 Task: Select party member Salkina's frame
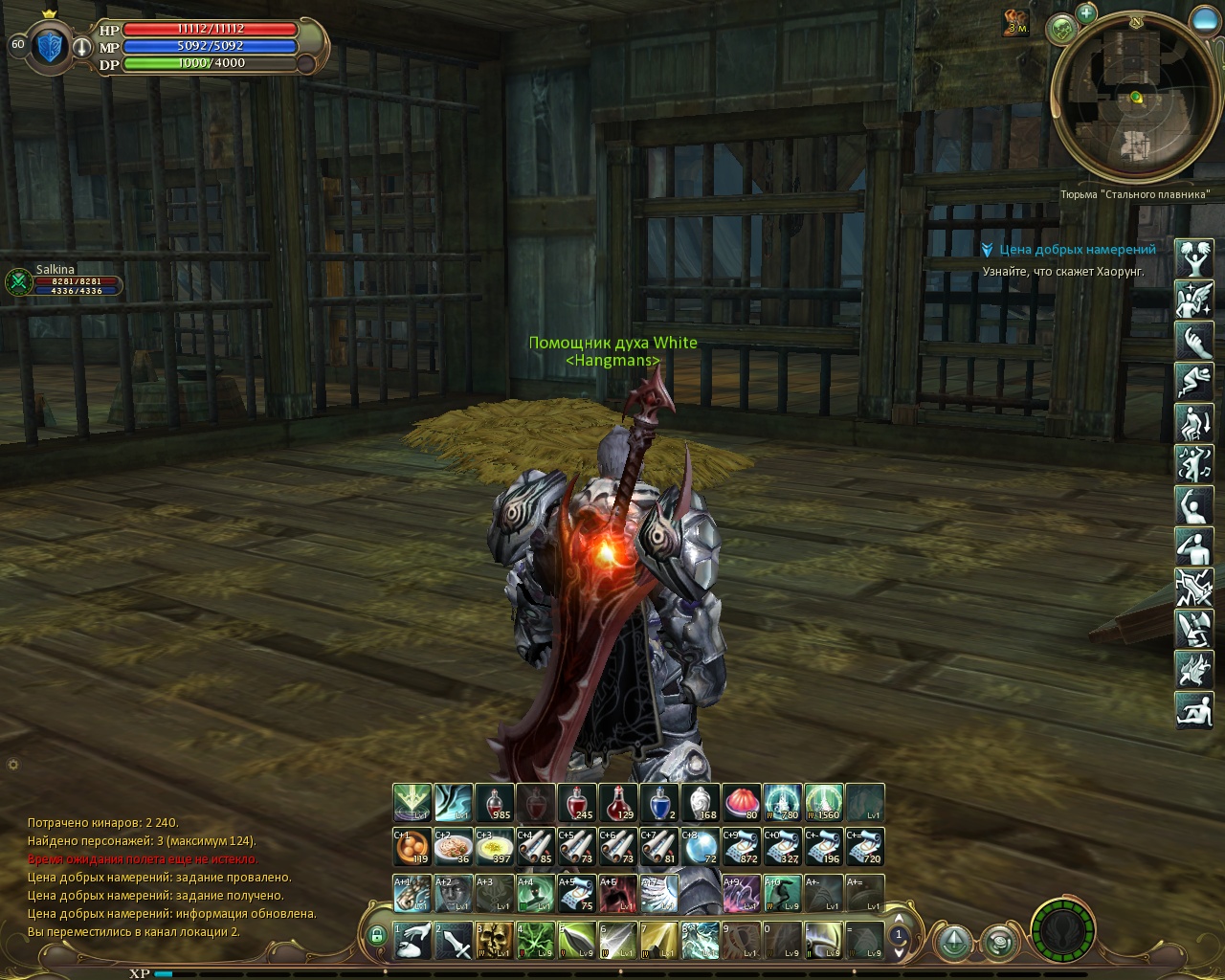tap(65, 280)
